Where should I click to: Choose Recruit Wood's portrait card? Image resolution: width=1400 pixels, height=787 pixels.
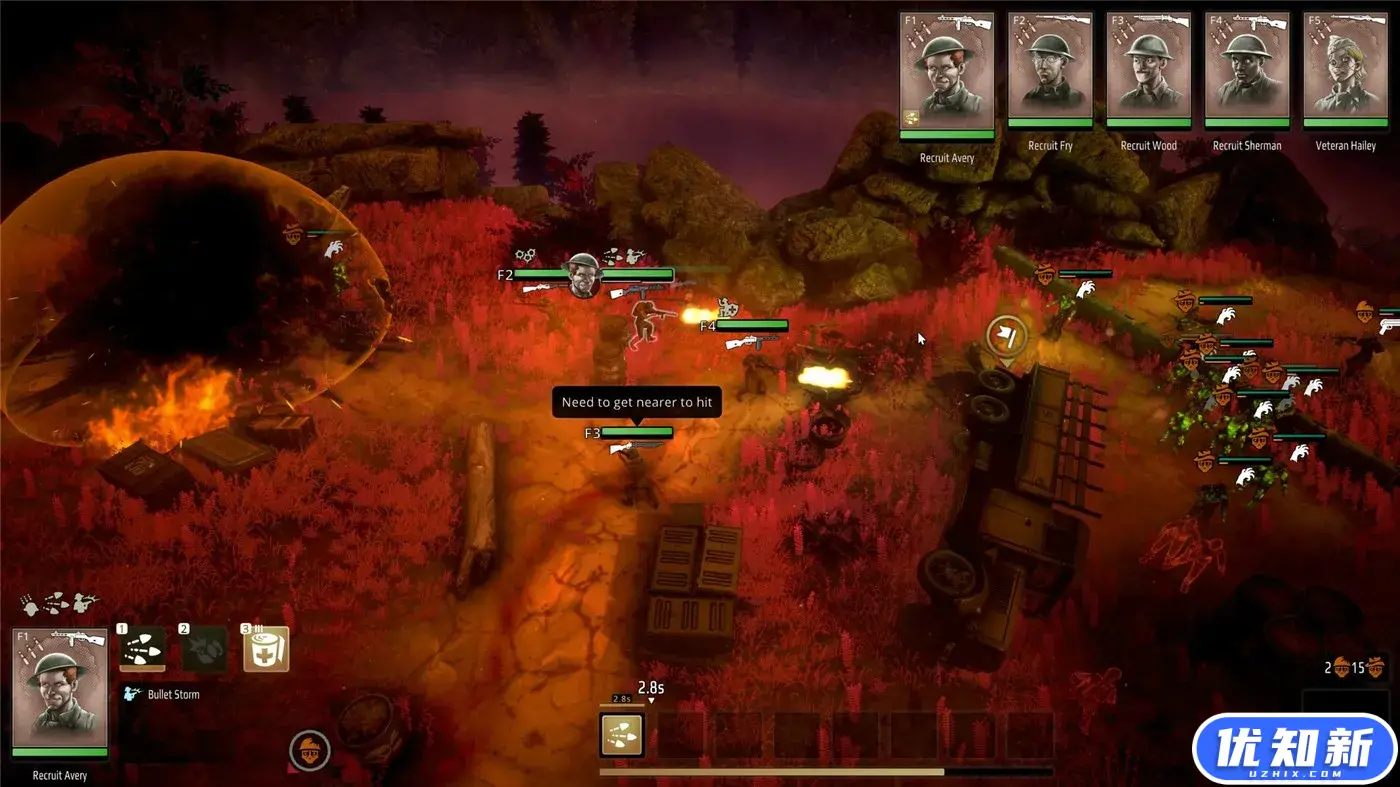pyautogui.click(x=1148, y=69)
